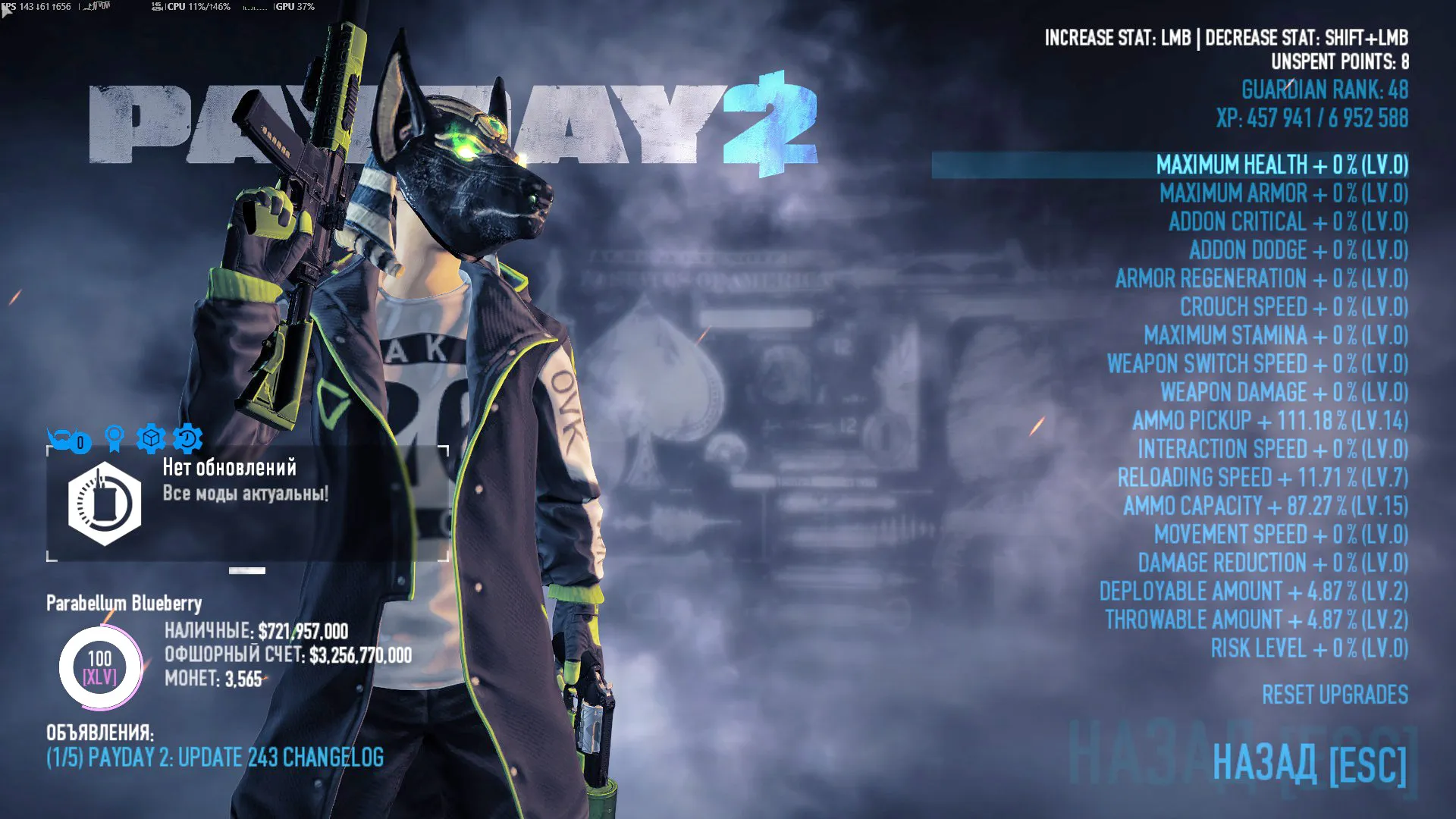Increase the Maximum Health stat
The image size is (1456, 819).
click(1282, 165)
